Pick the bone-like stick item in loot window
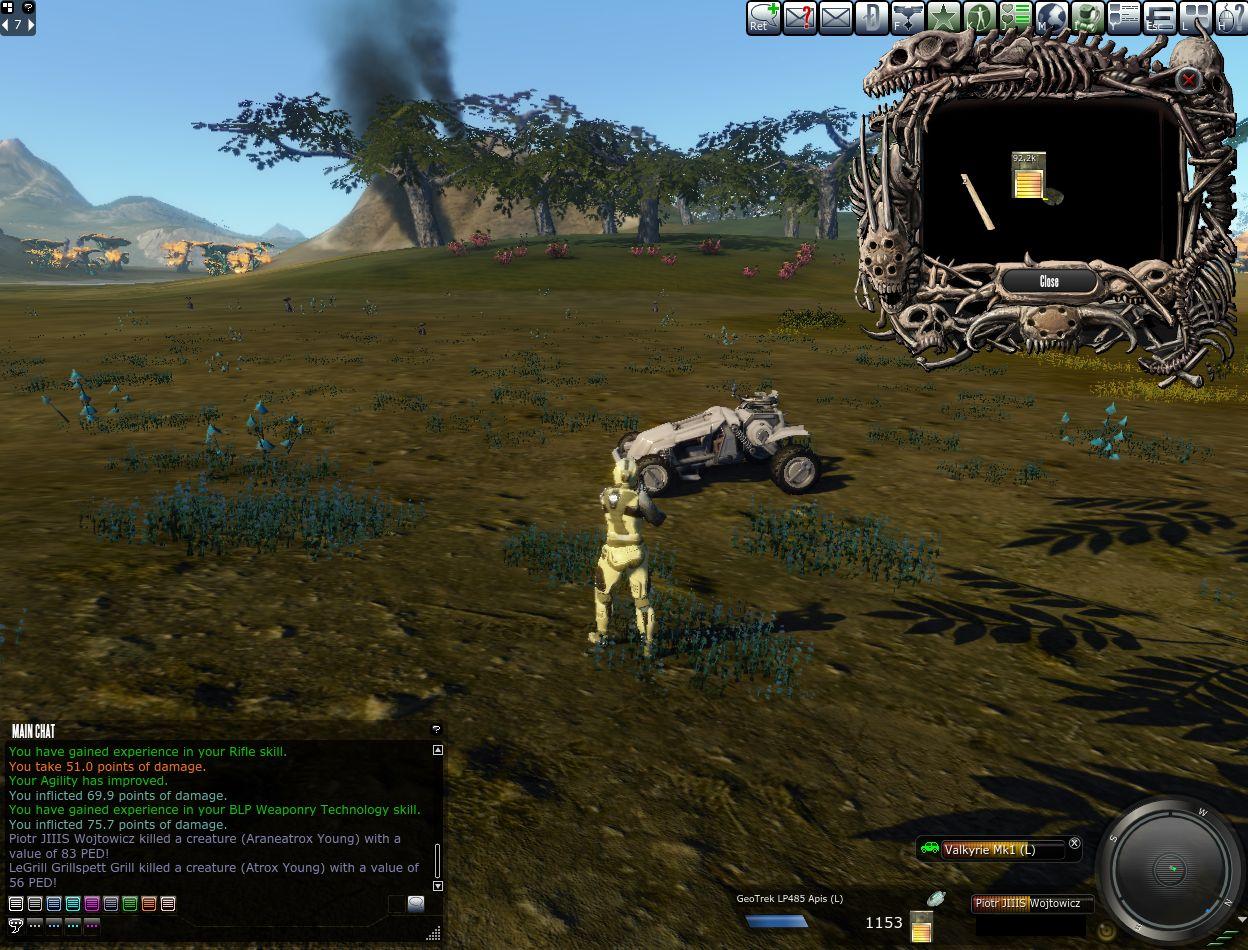The image size is (1248, 950). click(977, 201)
